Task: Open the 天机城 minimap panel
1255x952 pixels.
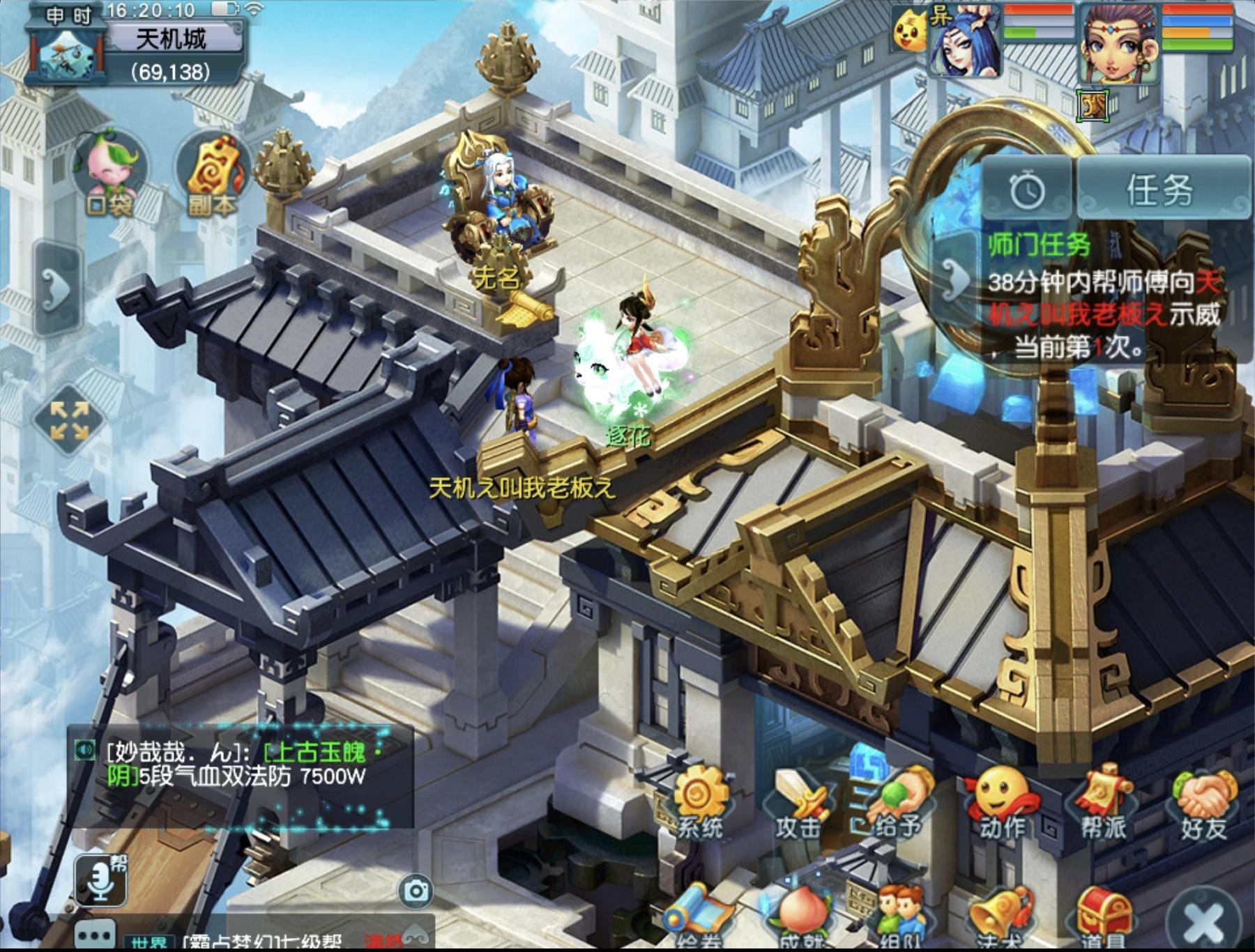Action: click(136, 49)
